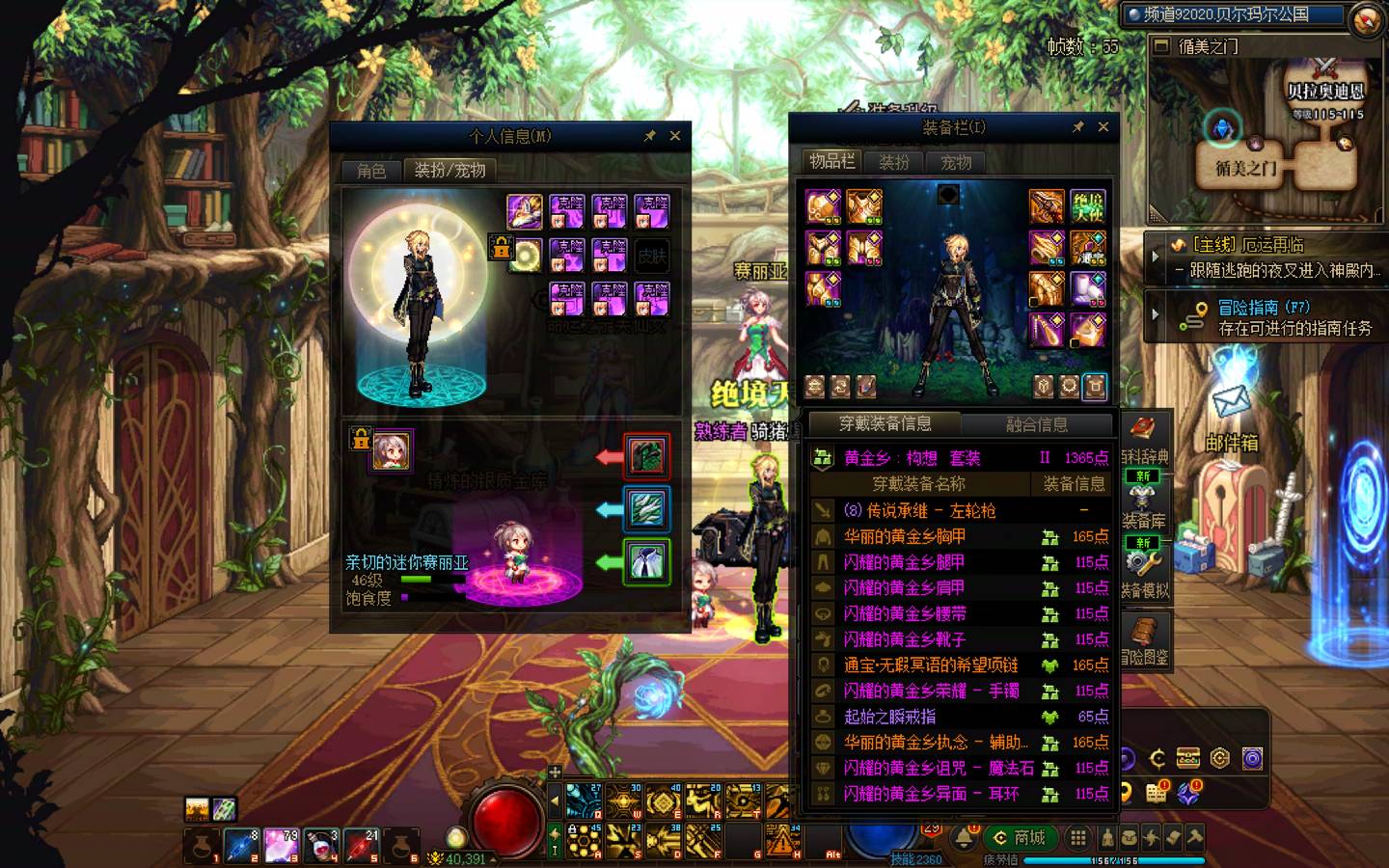The height and width of the screenshot is (868, 1389).
Task: Close the 个人信息 window
Action: (x=675, y=136)
